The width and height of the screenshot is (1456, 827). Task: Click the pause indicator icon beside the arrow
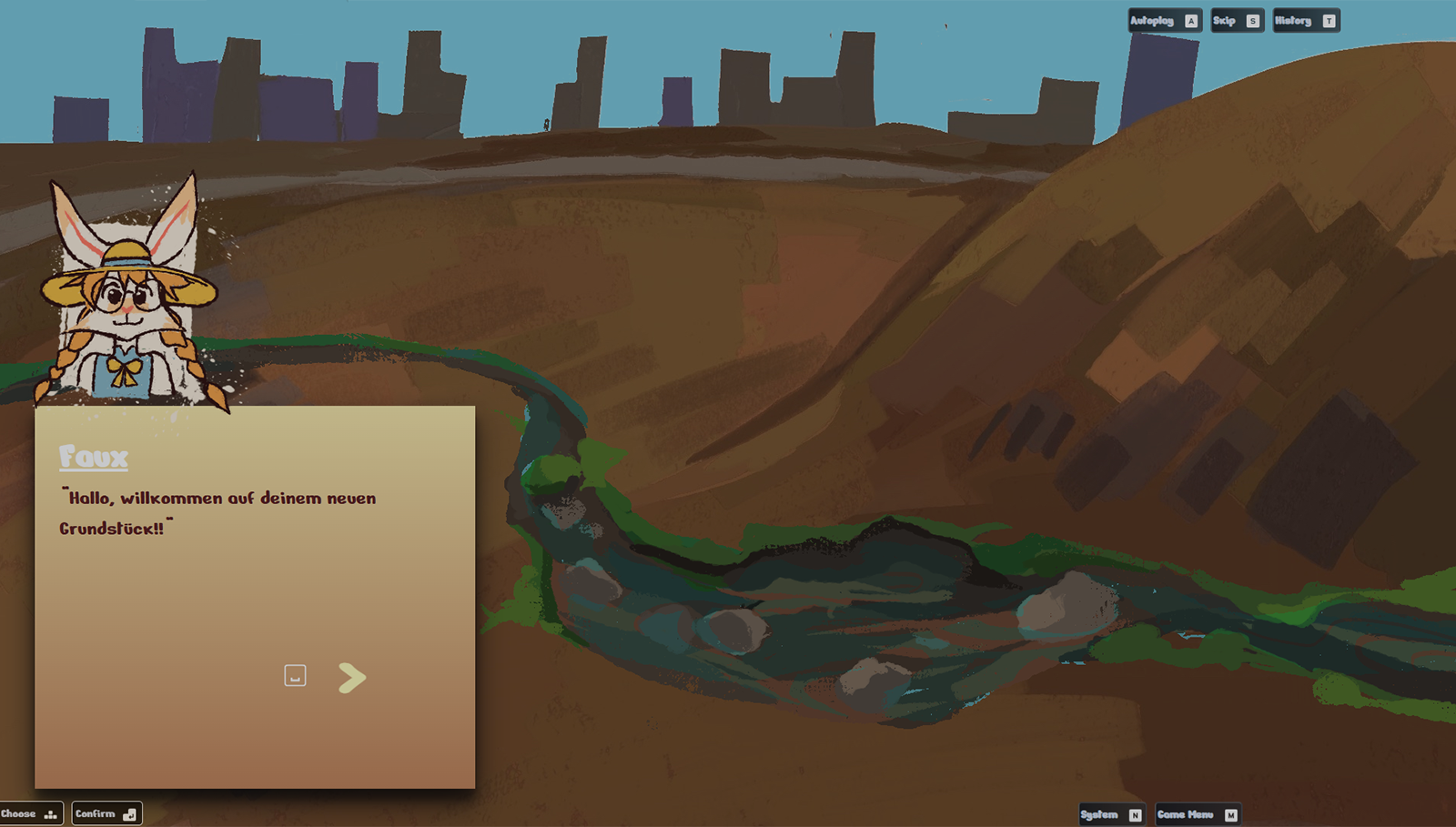(x=294, y=676)
